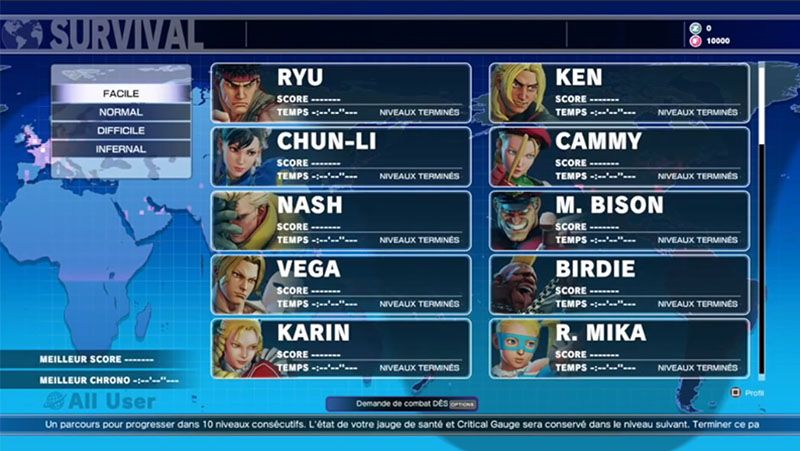This screenshot has width=800, height=451.
Task: Select Ken's survival row
Action: coord(619,93)
